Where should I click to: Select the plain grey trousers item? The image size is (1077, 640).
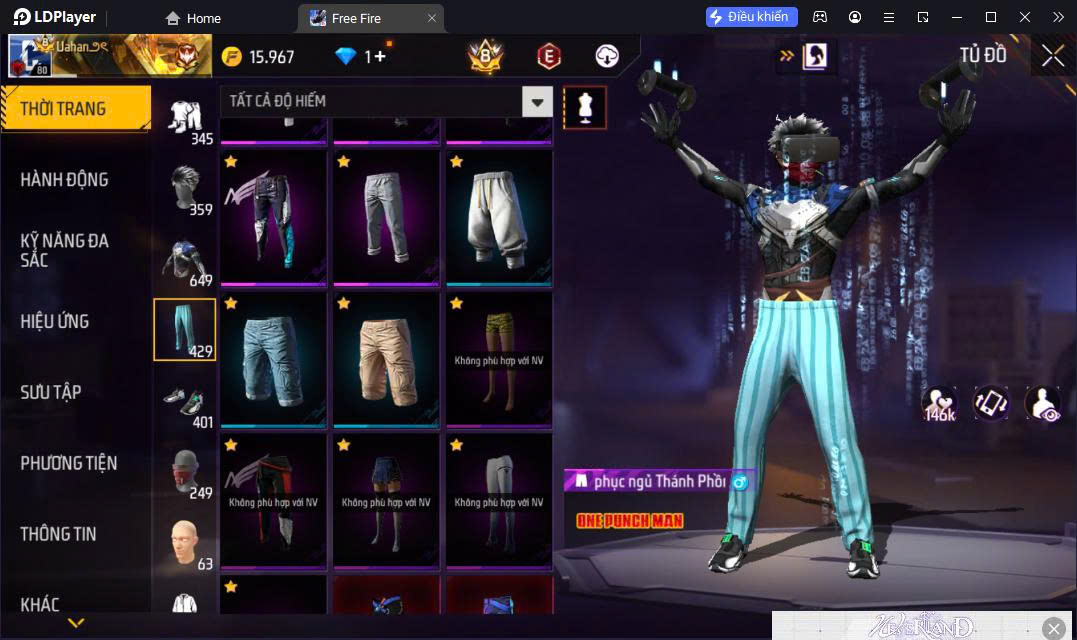pyautogui.click(x=386, y=217)
